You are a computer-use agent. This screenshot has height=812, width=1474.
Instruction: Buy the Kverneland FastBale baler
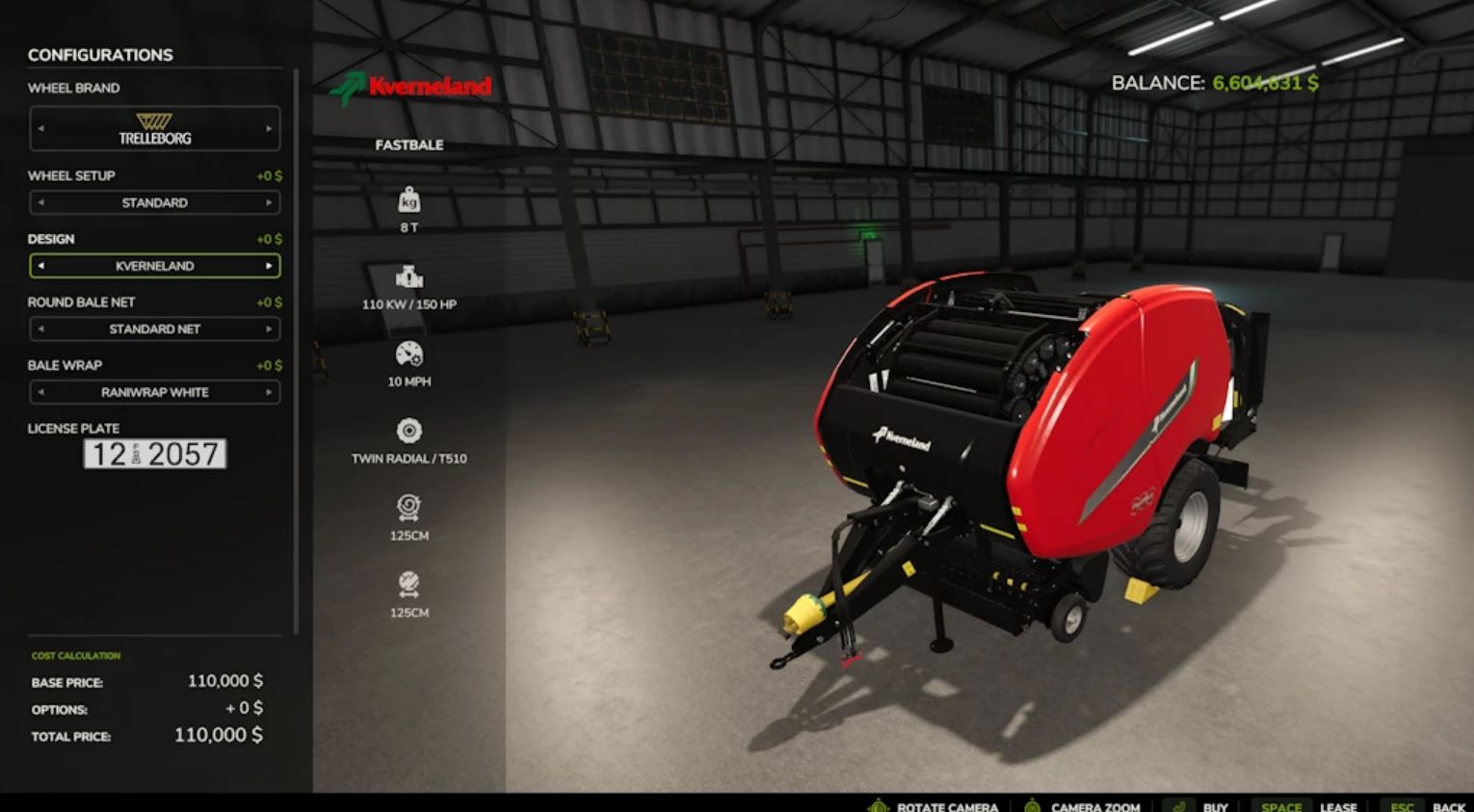1202,806
